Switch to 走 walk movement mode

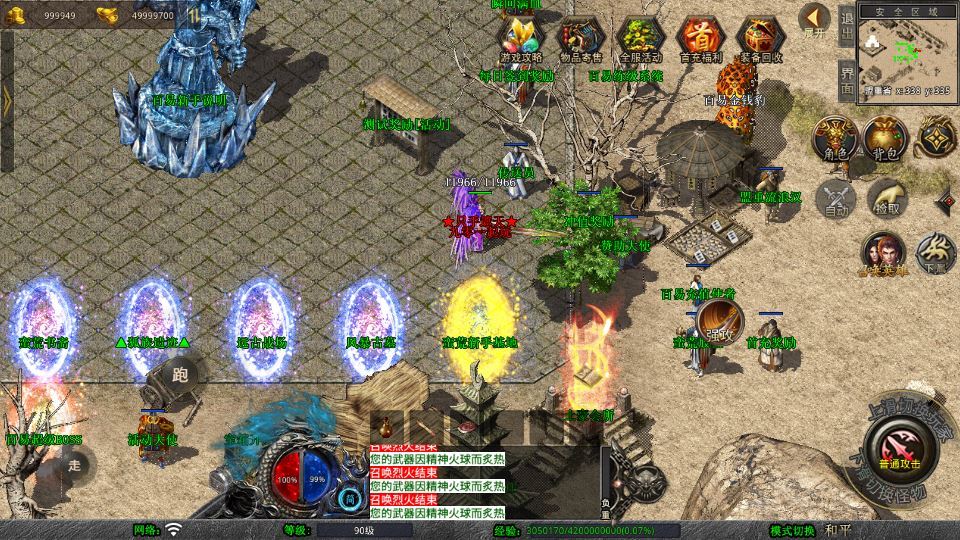tap(74, 464)
